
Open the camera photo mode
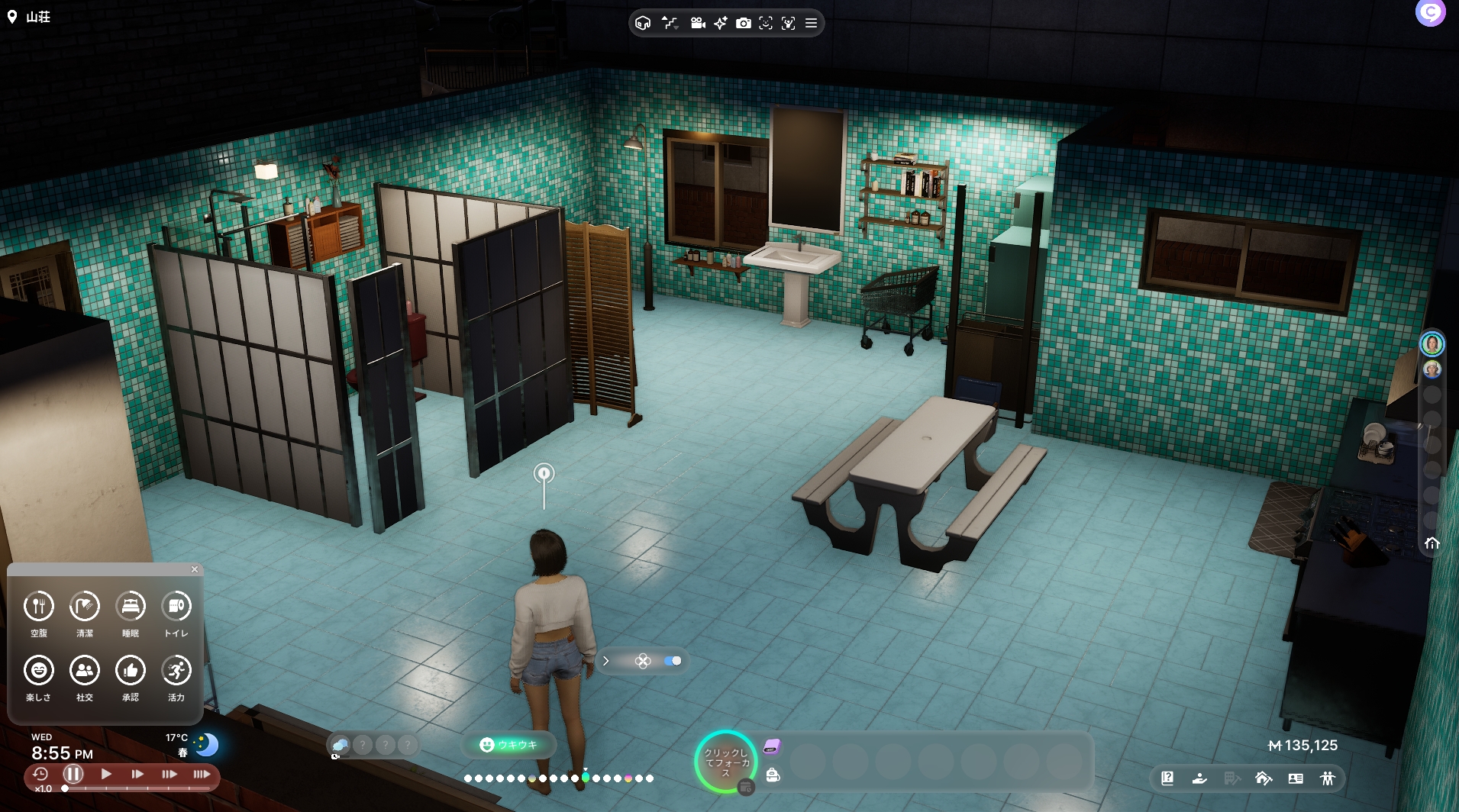point(743,24)
